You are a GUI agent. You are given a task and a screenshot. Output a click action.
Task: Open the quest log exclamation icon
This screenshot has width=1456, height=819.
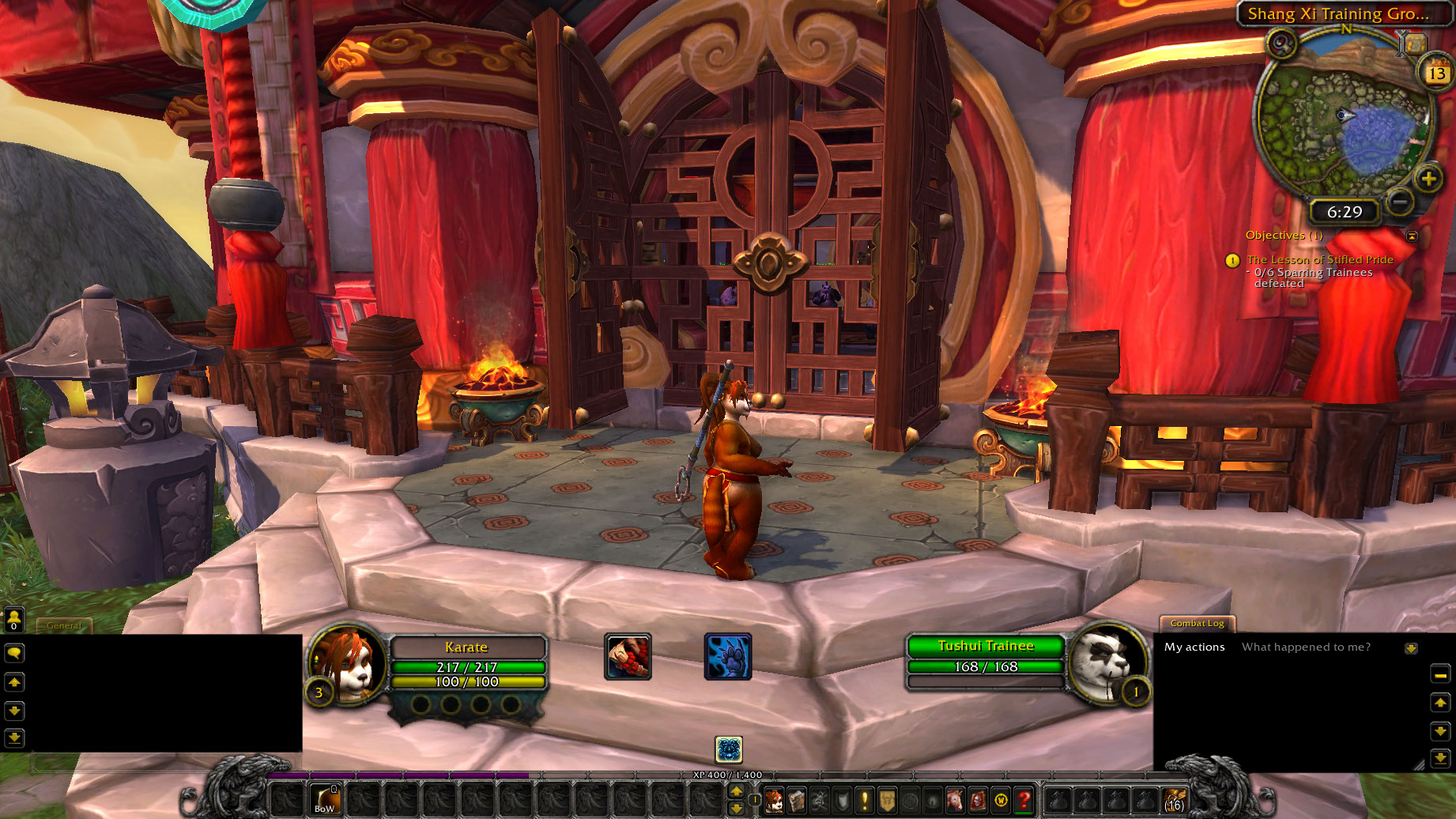point(865,800)
